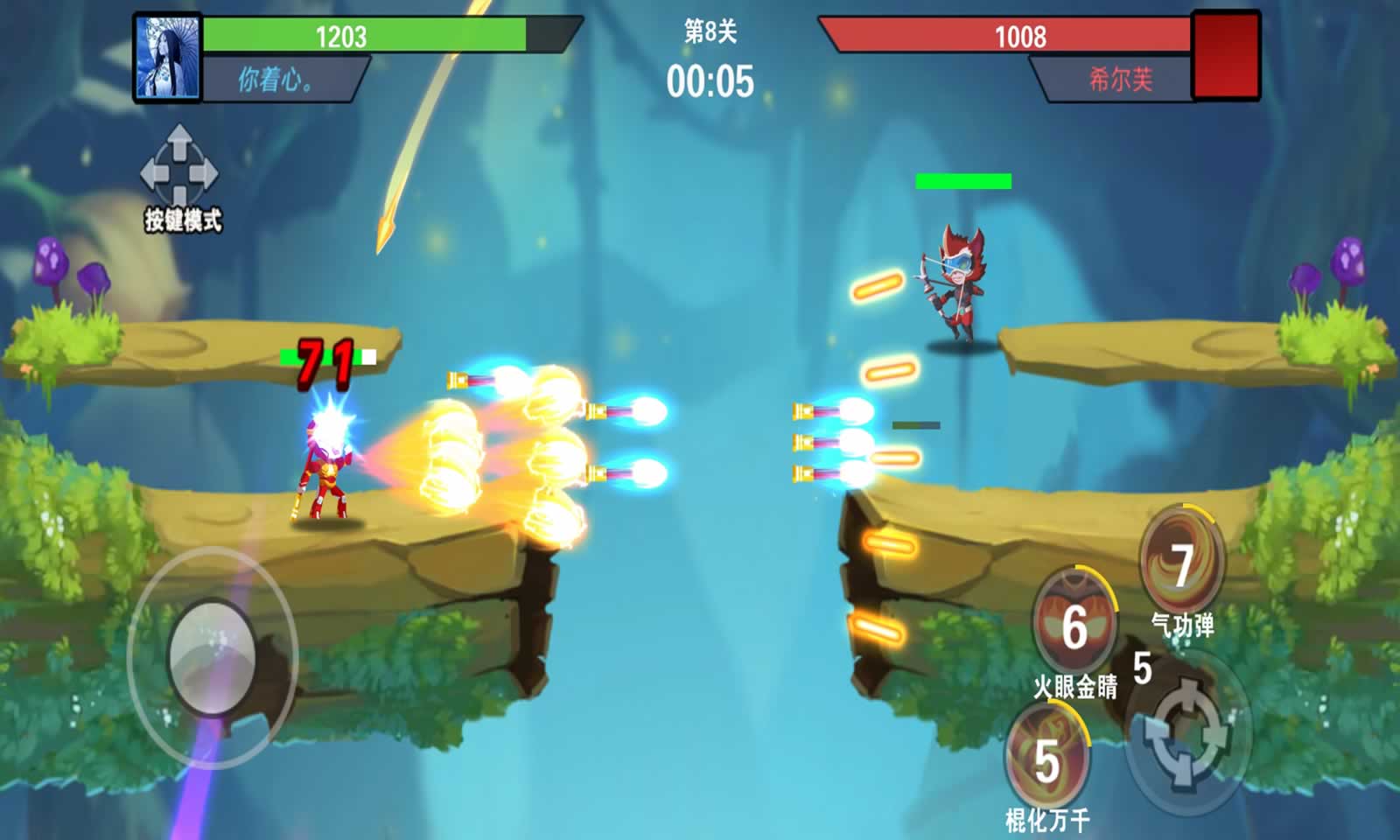
Task: Activate the 气功弹 skill
Action: (1182, 563)
